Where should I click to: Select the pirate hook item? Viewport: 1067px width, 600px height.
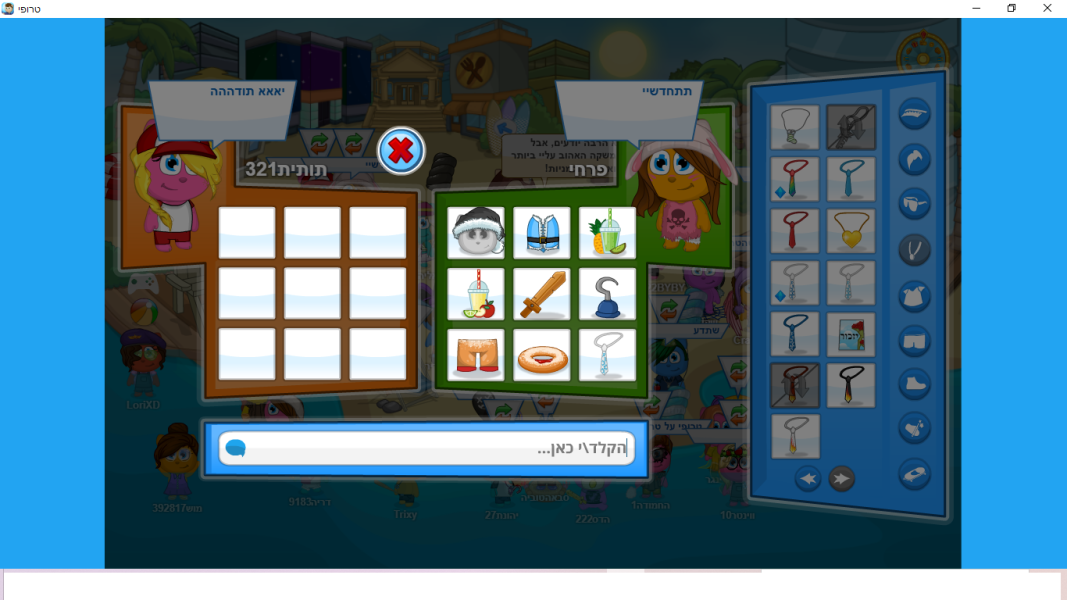click(607, 294)
